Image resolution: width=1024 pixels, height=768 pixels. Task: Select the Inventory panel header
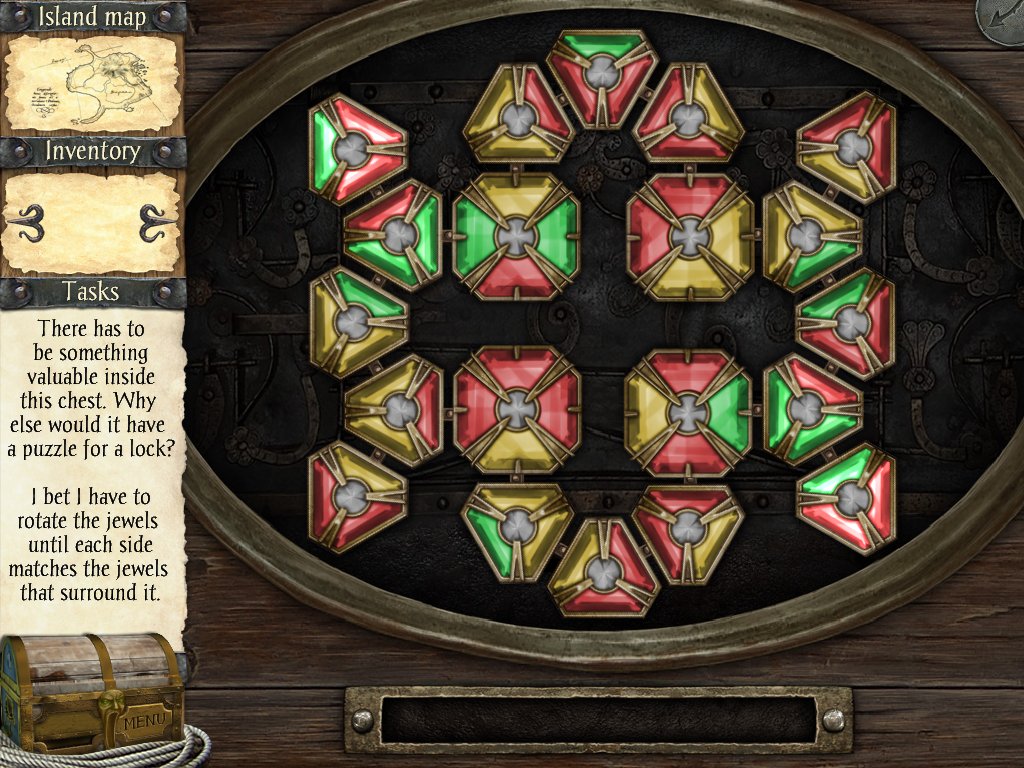tap(92, 152)
